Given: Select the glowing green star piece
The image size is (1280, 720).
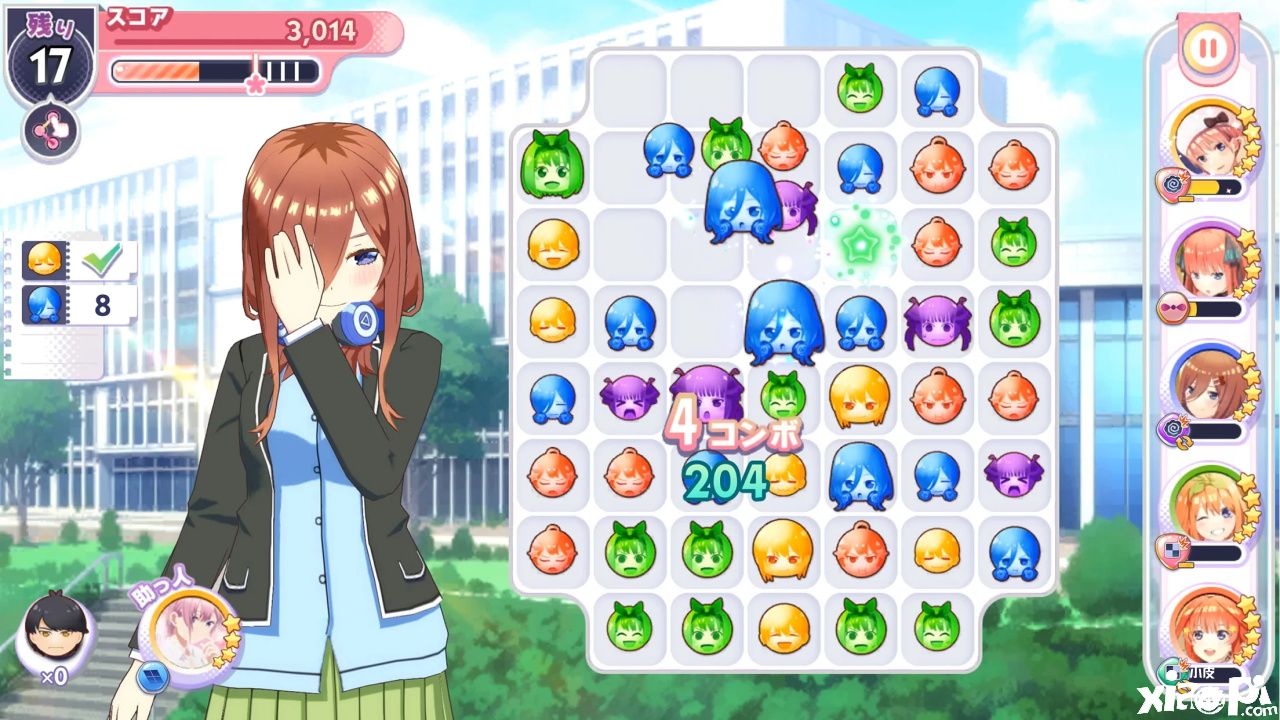Looking at the screenshot, I should coord(858,241).
